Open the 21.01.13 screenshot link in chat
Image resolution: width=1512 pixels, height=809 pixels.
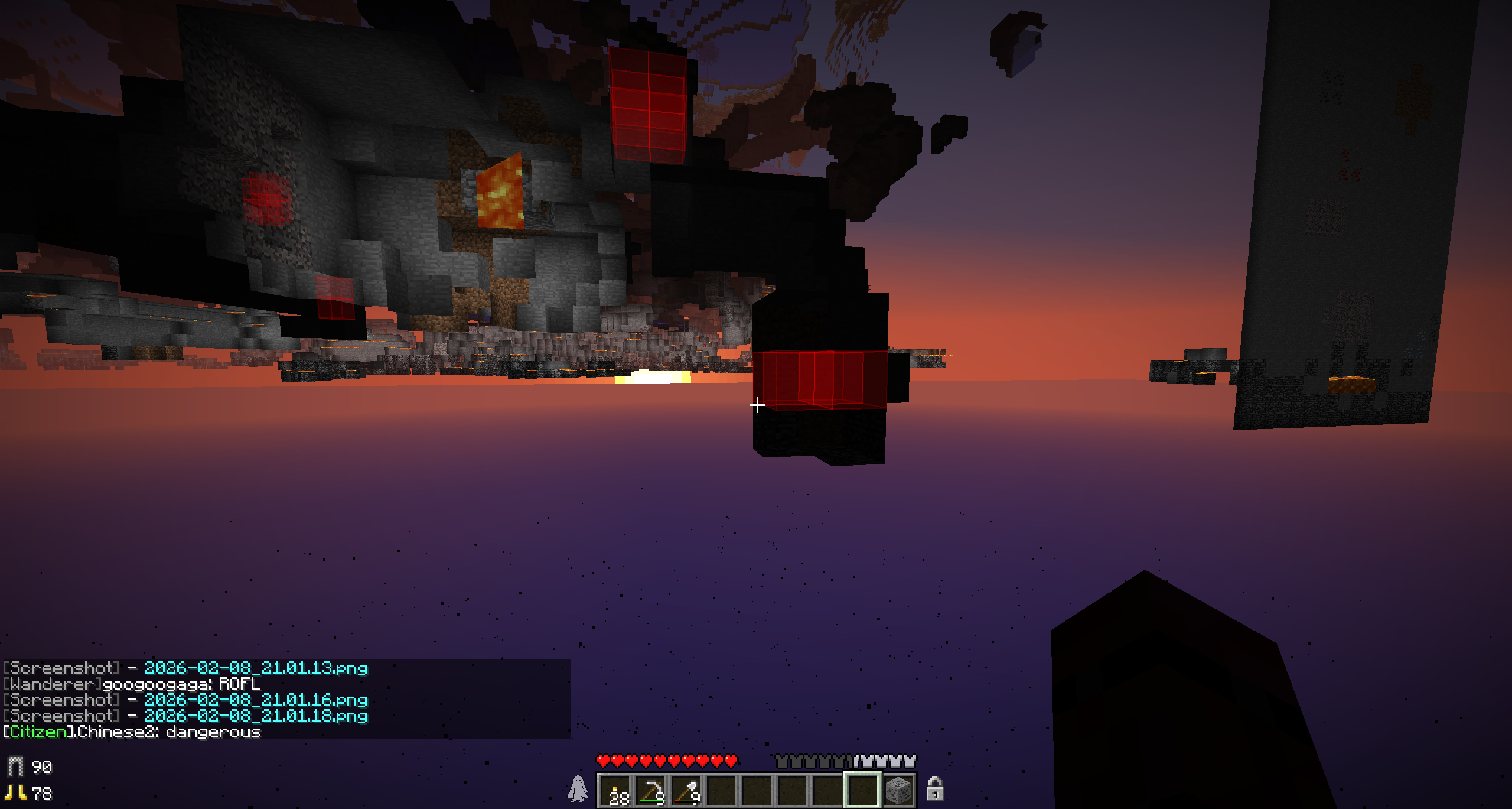click(x=256, y=668)
